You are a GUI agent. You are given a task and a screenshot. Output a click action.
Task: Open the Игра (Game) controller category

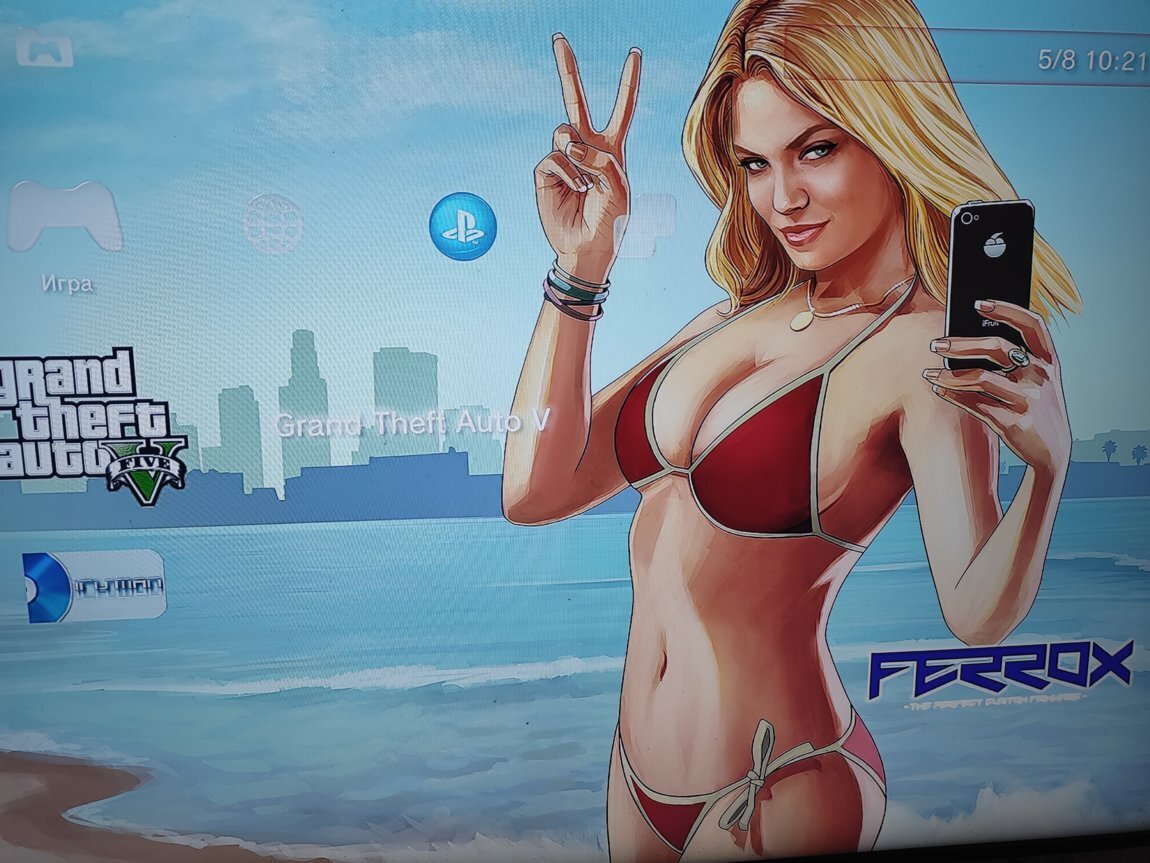coord(65,217)
